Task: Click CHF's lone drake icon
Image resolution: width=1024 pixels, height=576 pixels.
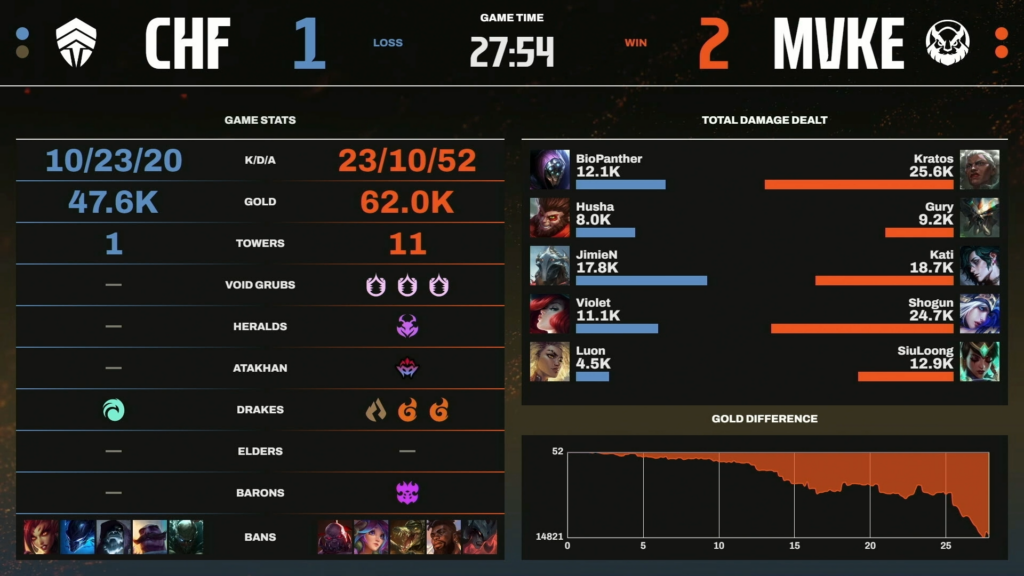Action: [114, 410]
